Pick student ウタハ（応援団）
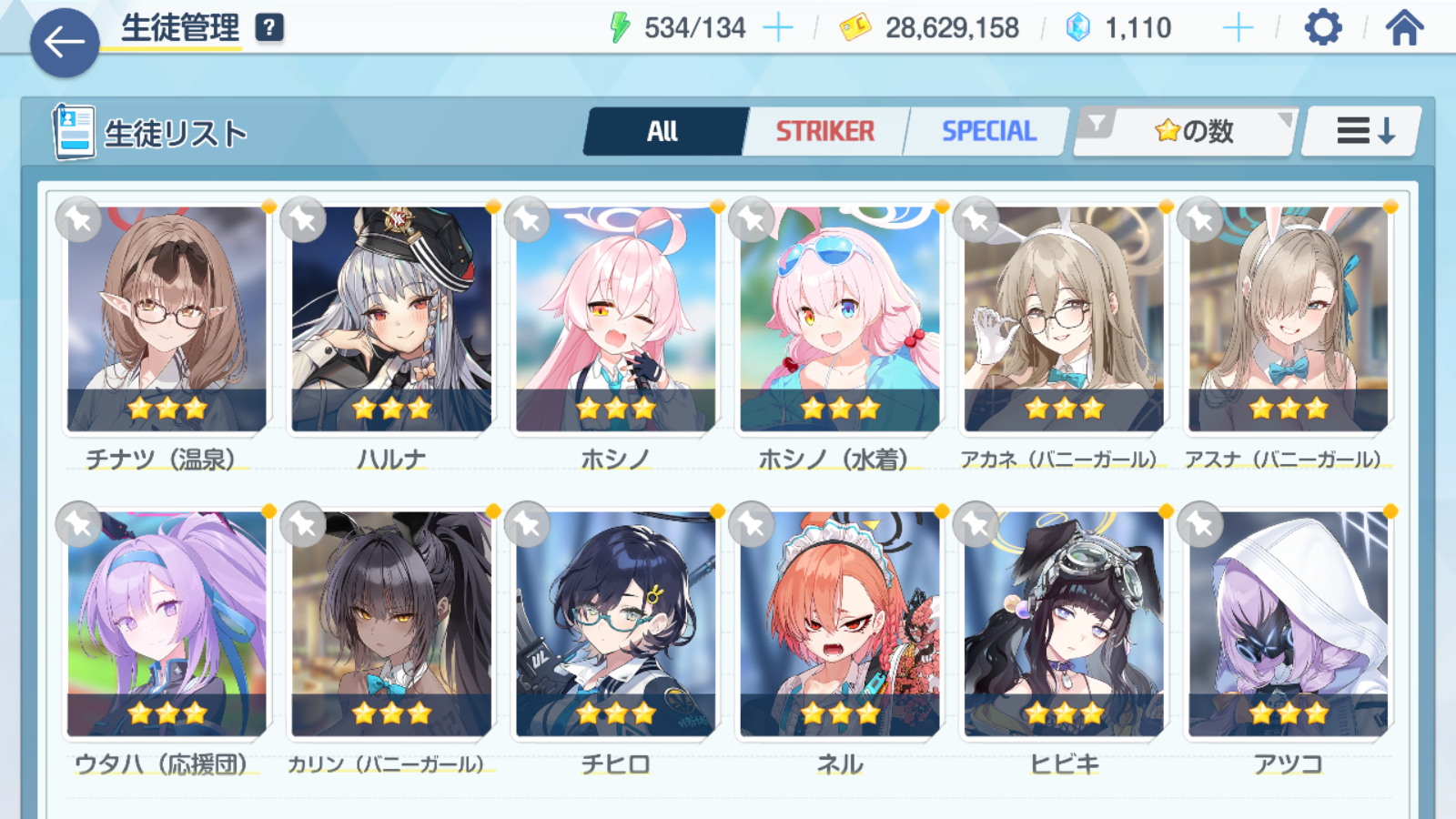 point(167,624)
